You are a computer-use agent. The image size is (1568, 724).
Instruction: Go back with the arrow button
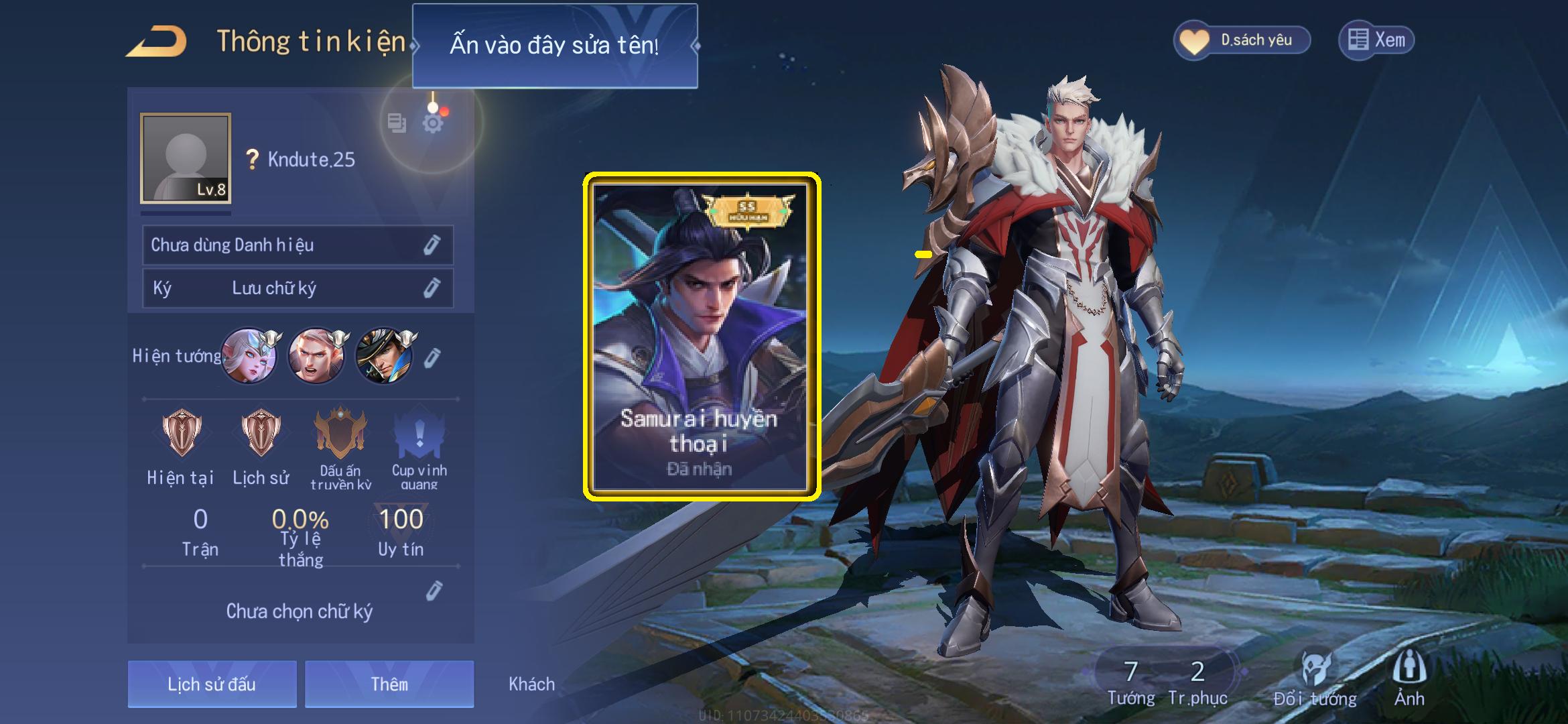click(157, 42)
